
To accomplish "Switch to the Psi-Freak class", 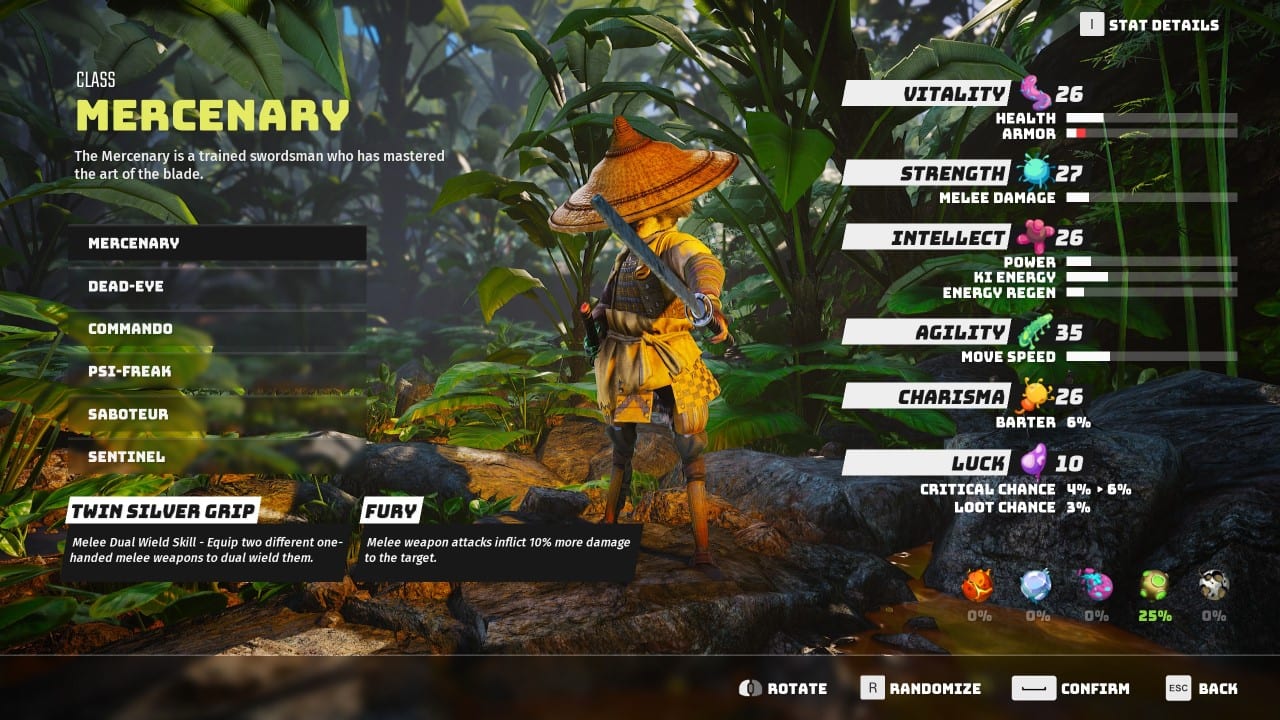I will 216,371.
